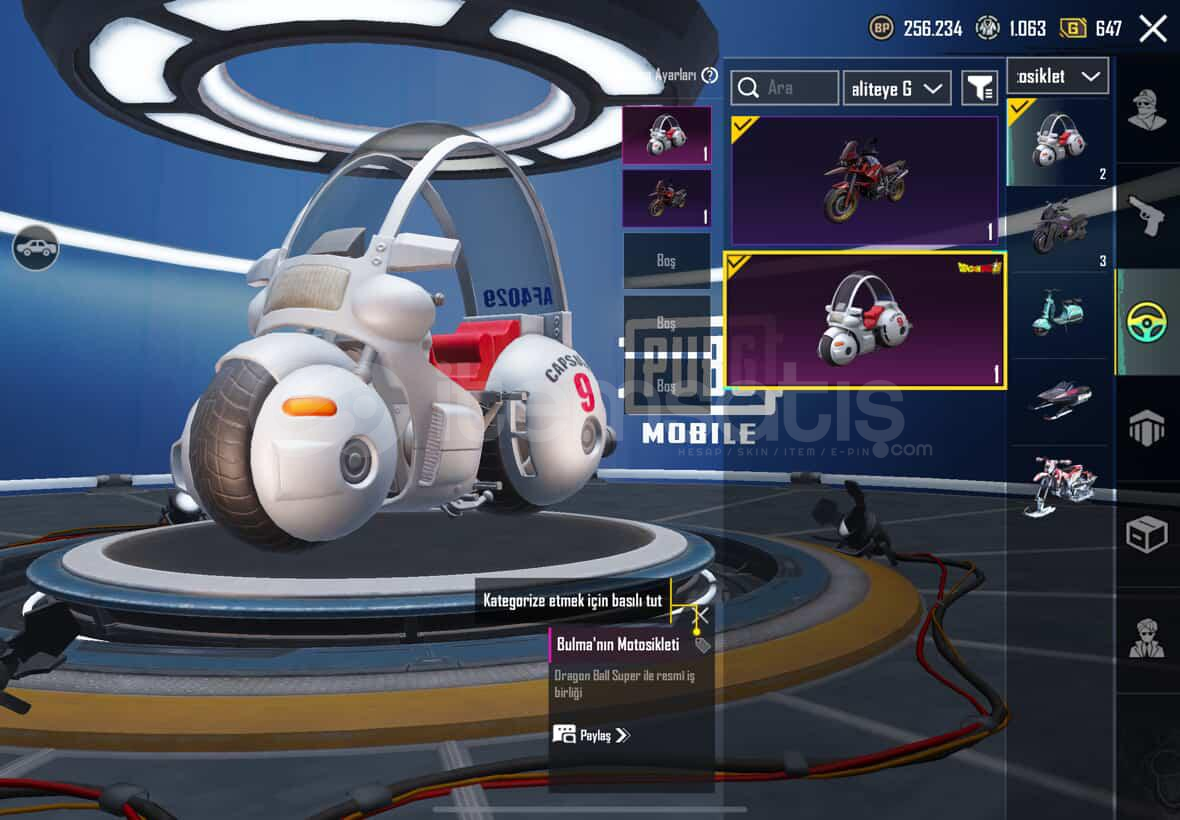
Task: Select the red motorcycle skin card
Action: click(x=865, y=180)
